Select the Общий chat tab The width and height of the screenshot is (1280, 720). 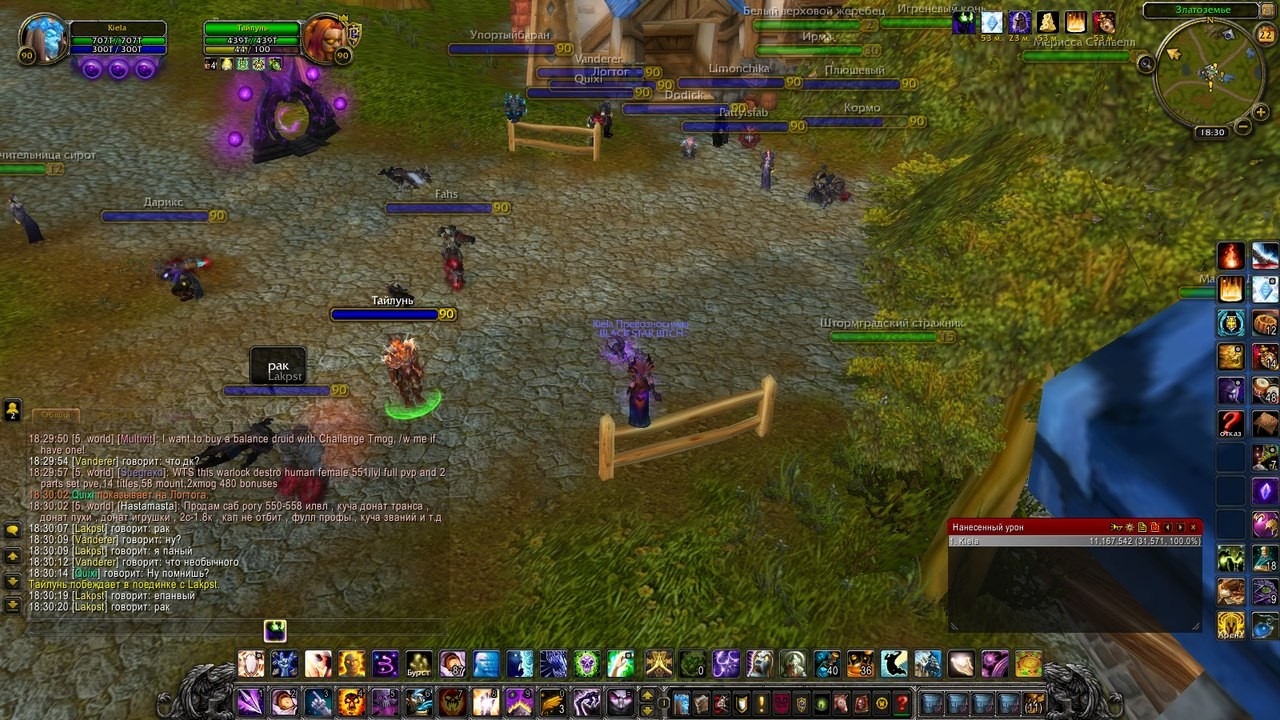coord(55,415)
